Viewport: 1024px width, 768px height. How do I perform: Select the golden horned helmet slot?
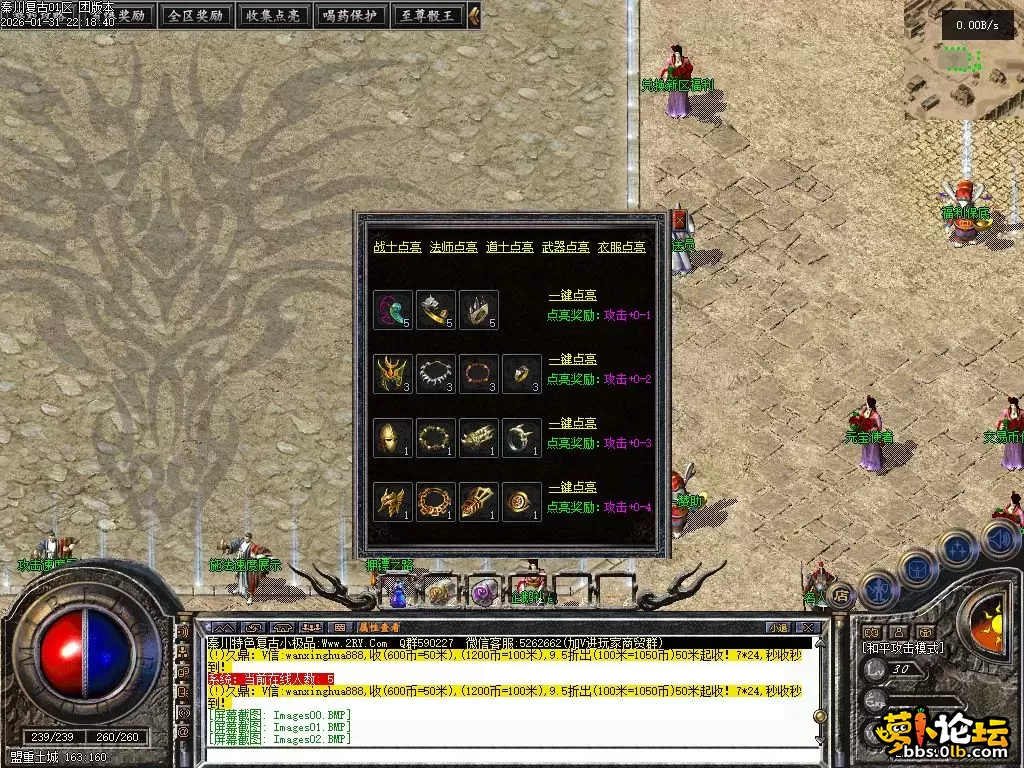coord(393,374)
